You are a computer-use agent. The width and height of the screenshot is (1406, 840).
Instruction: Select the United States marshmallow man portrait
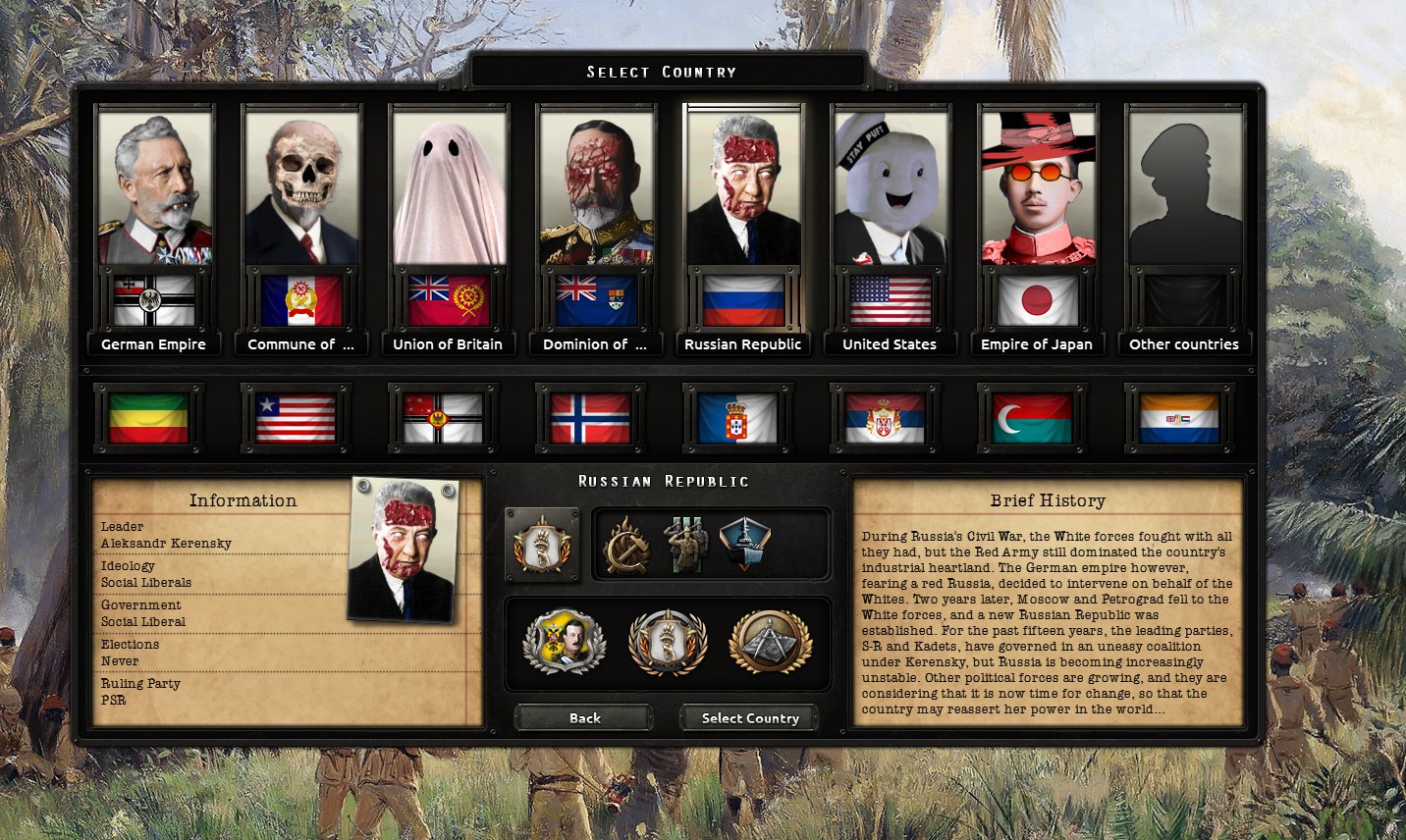tap(891, 186)
